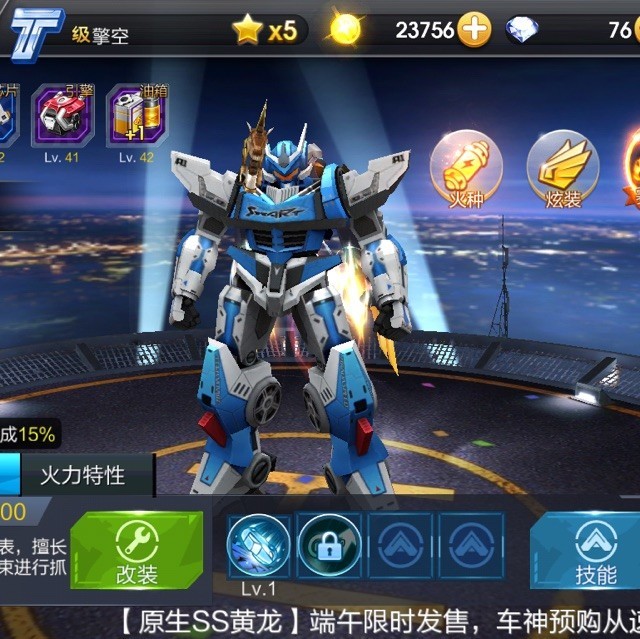Open the 火种 spark icon
Viewport: 640px width, 639px height.
tap(466, 167)
